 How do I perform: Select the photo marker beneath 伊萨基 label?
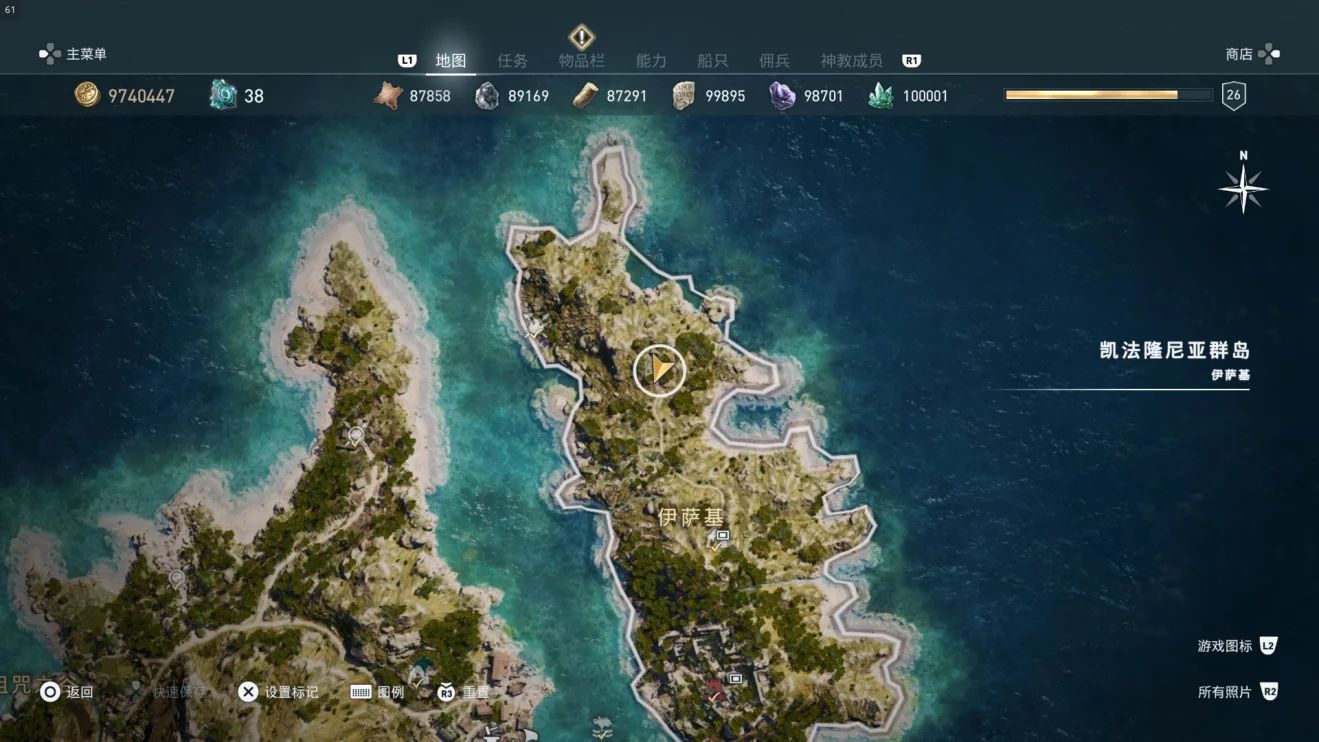tap(720, 538)
